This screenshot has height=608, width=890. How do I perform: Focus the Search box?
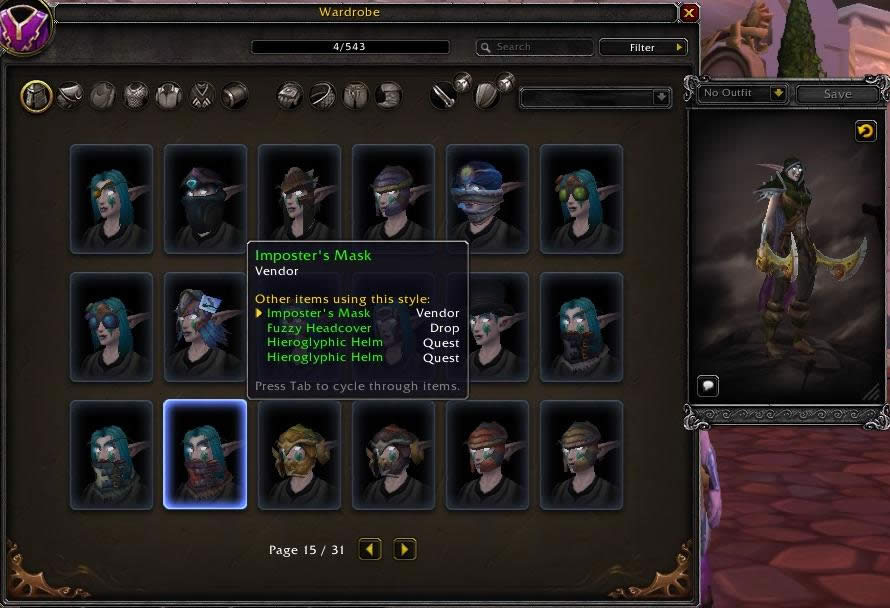tap(534, 47)
